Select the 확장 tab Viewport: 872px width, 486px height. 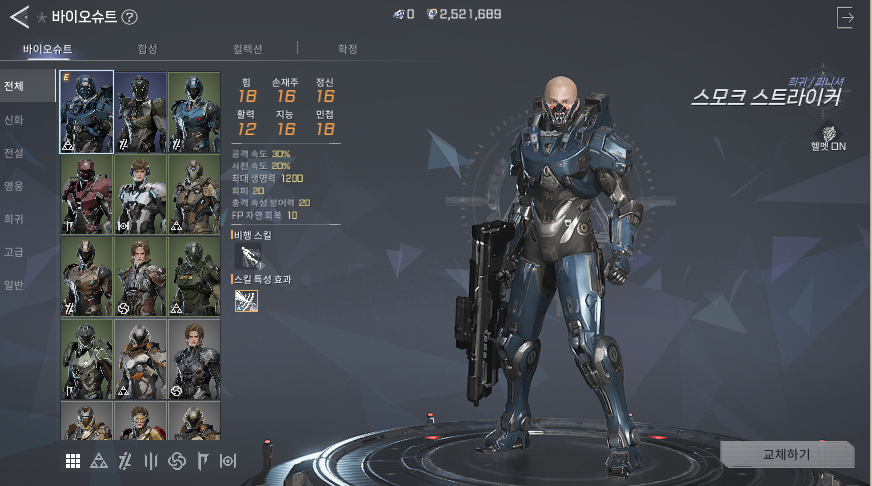347,49
